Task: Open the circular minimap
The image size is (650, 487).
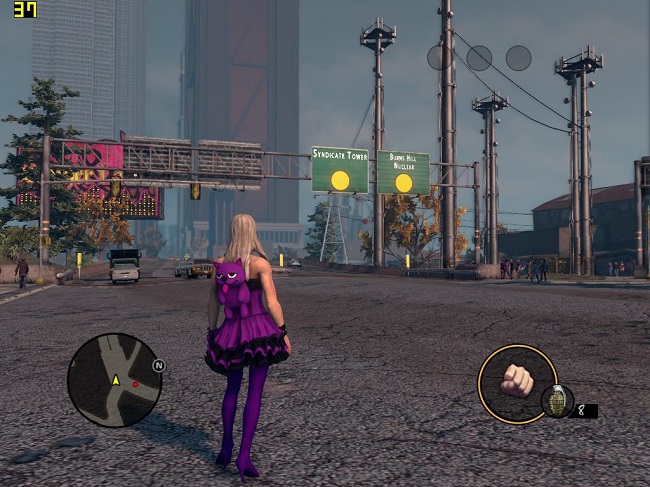Action: click(114, 380)
